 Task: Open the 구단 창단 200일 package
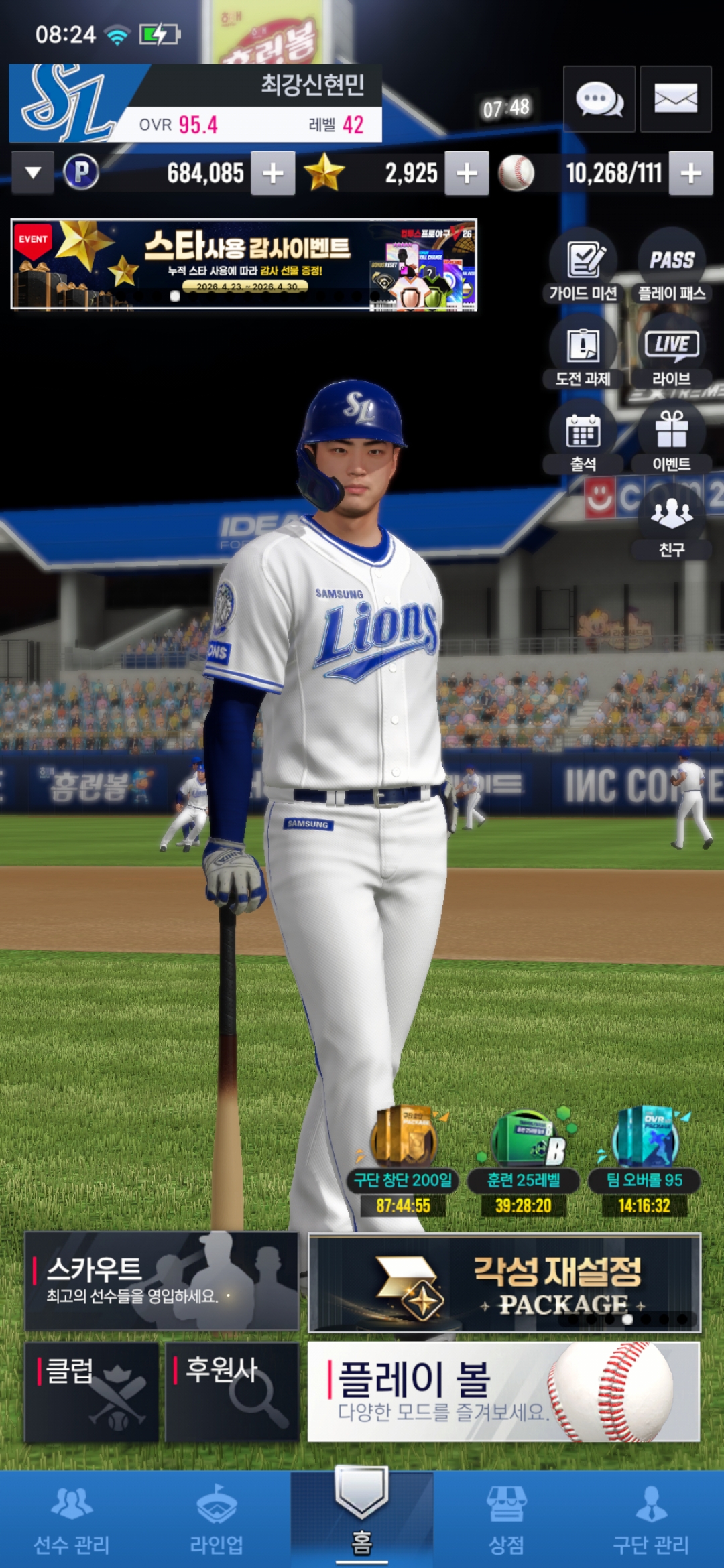click(403, 1161)
